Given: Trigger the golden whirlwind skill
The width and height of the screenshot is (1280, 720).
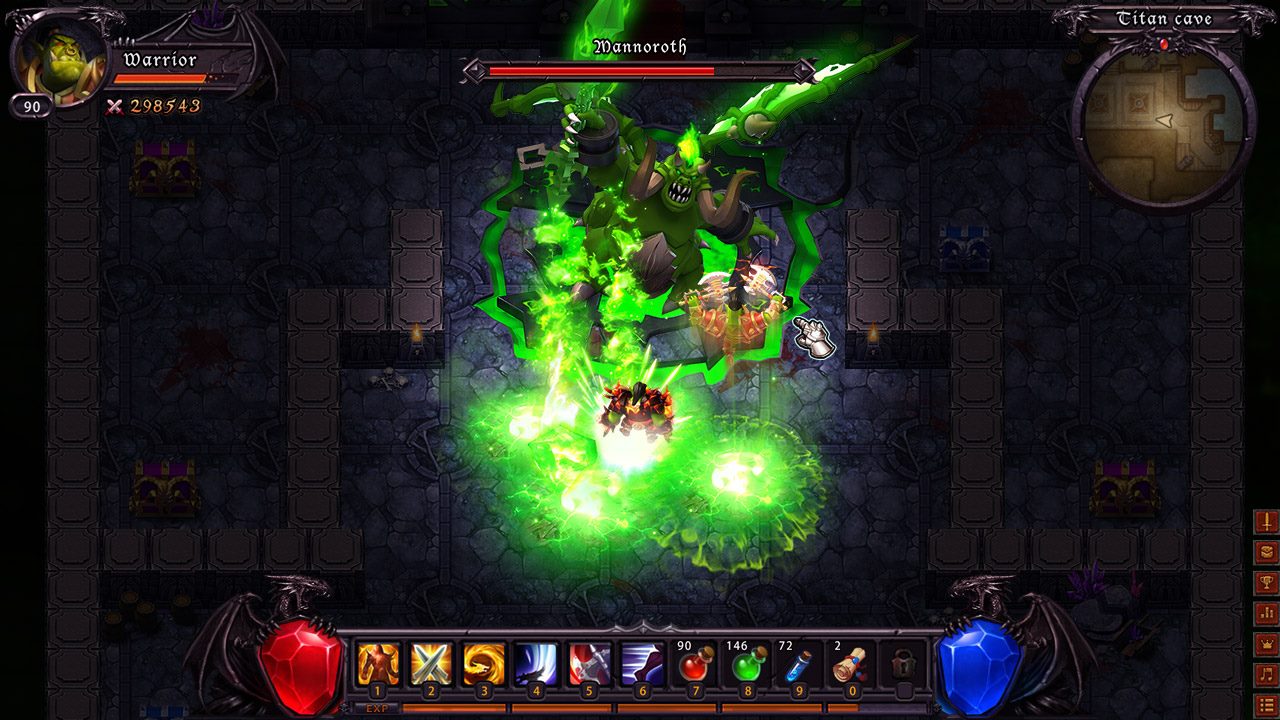Looking at the screenshot, I should coord(483,664).
